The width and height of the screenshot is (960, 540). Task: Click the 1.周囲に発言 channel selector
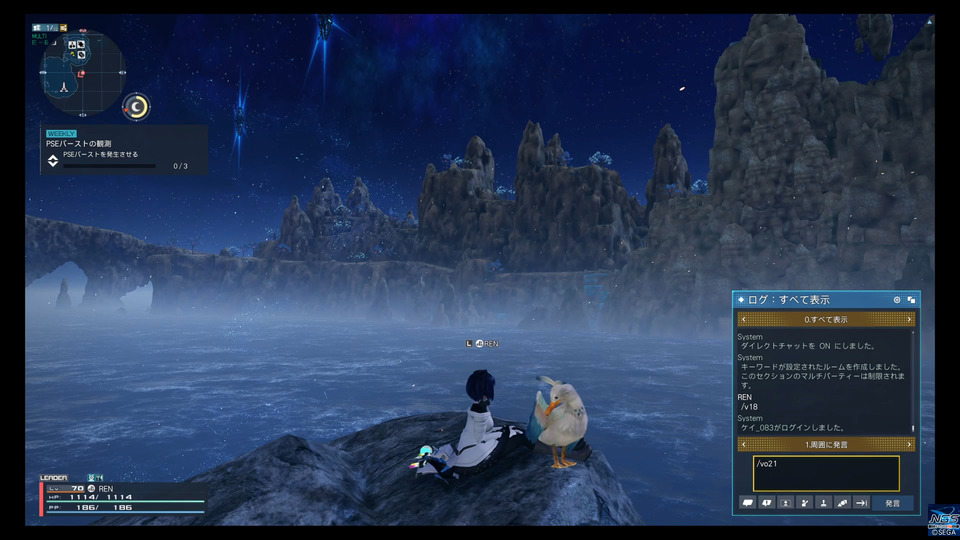tap(826, 444)
